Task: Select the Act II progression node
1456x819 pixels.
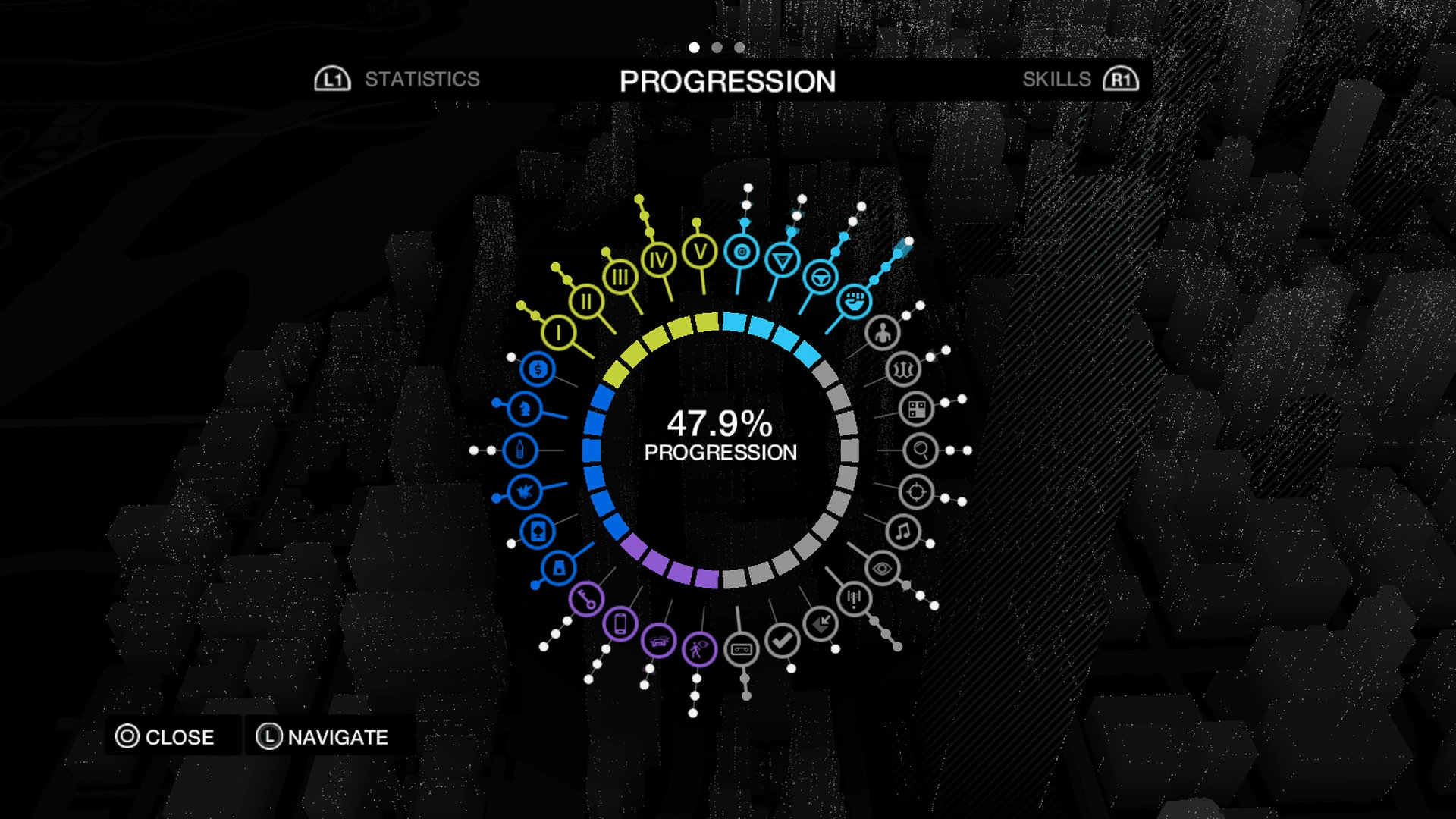Action: click(586, 302)
